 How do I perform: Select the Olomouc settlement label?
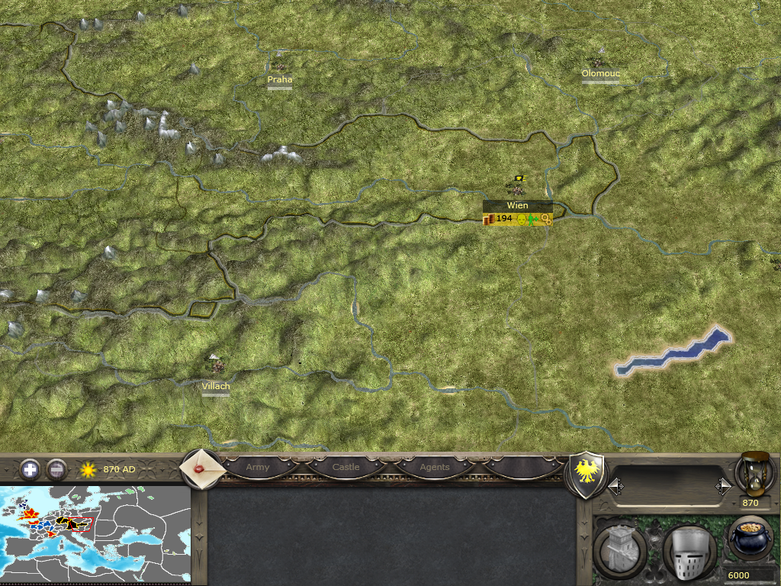pyautogui.click(x=600, y=73)
